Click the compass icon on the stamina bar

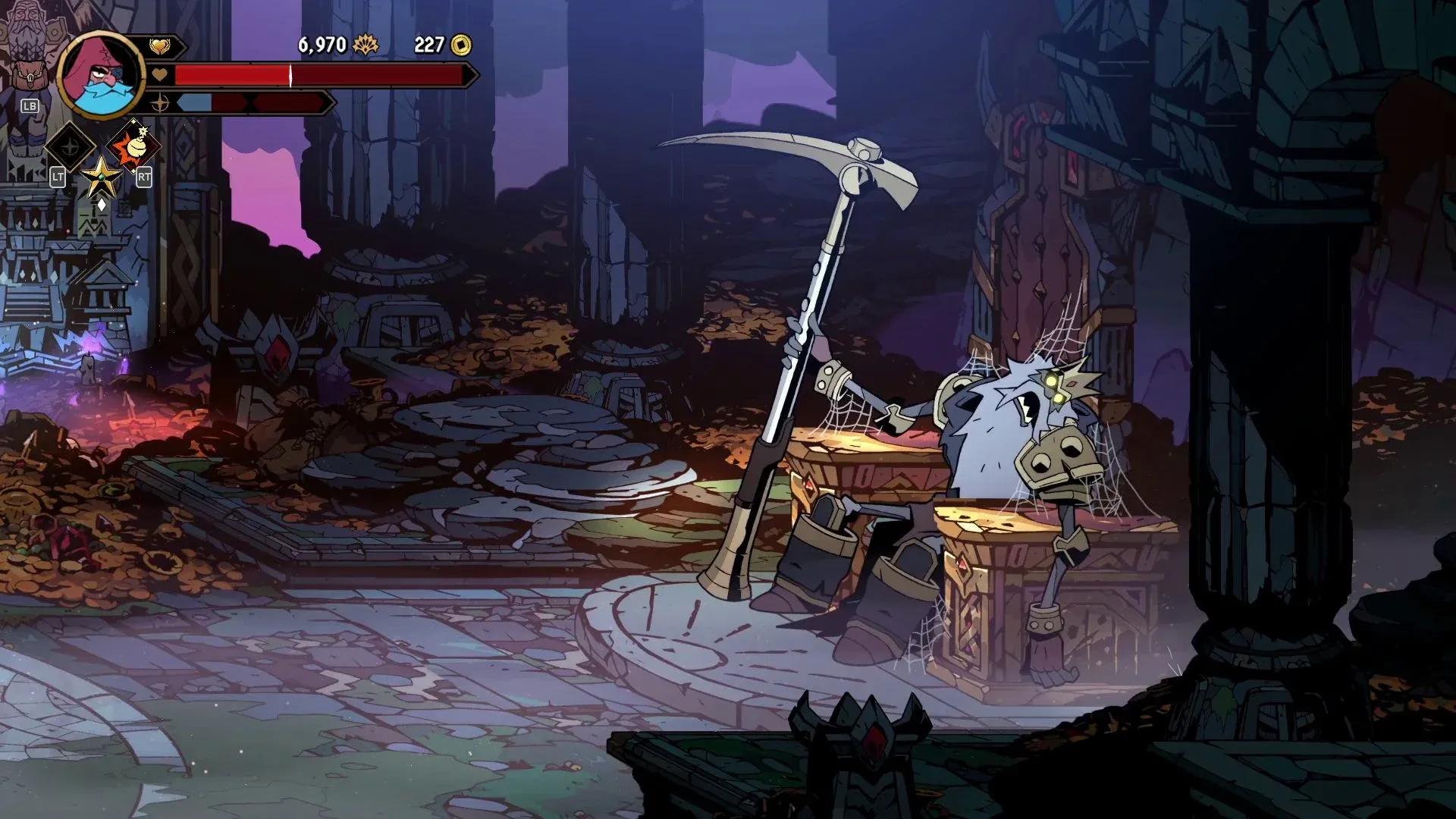pos(160,105)
